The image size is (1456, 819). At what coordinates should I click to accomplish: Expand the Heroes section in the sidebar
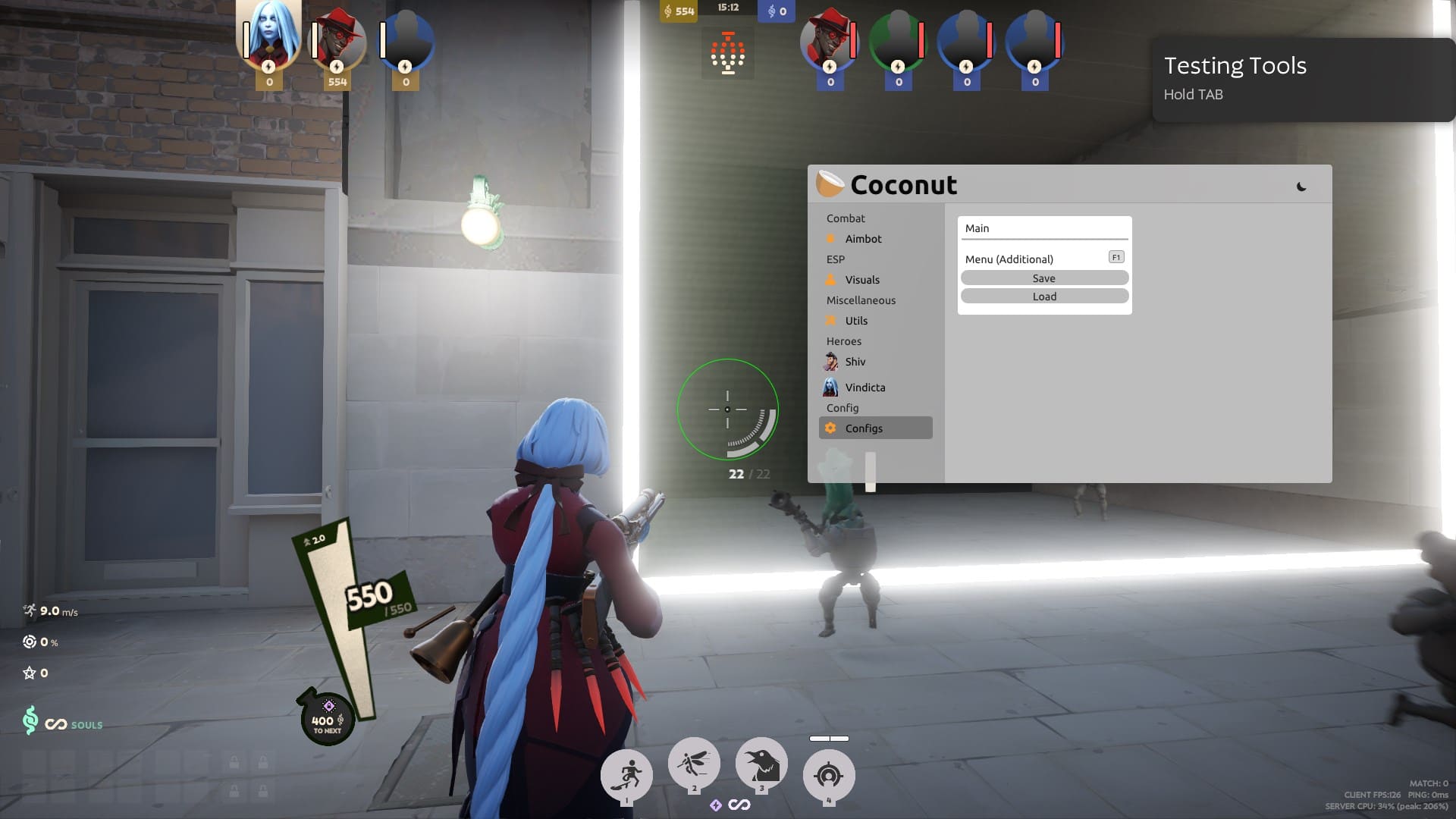coord(844,341)
